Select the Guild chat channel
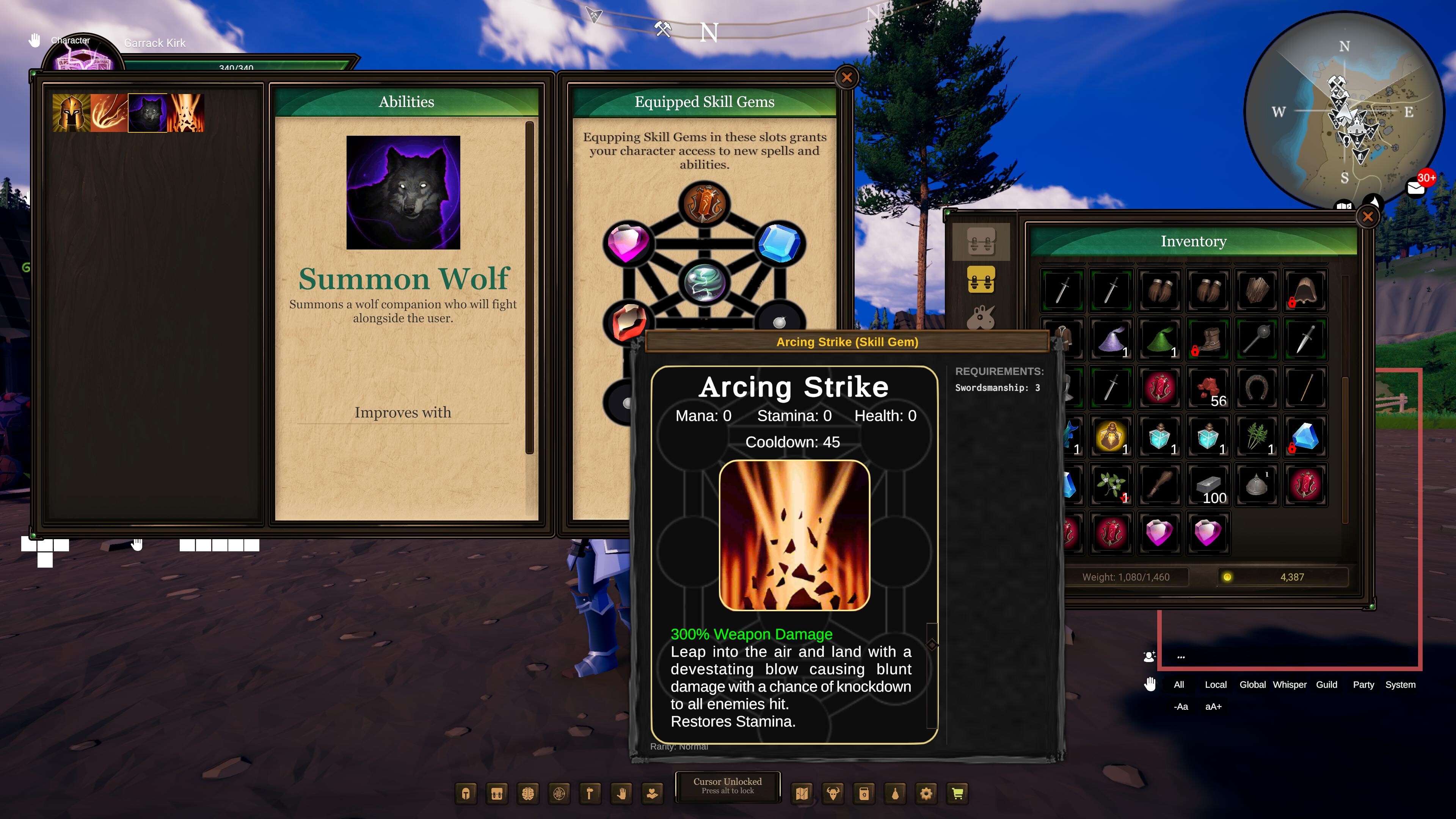The image size is (1456, 819). tap(1327, 684)
